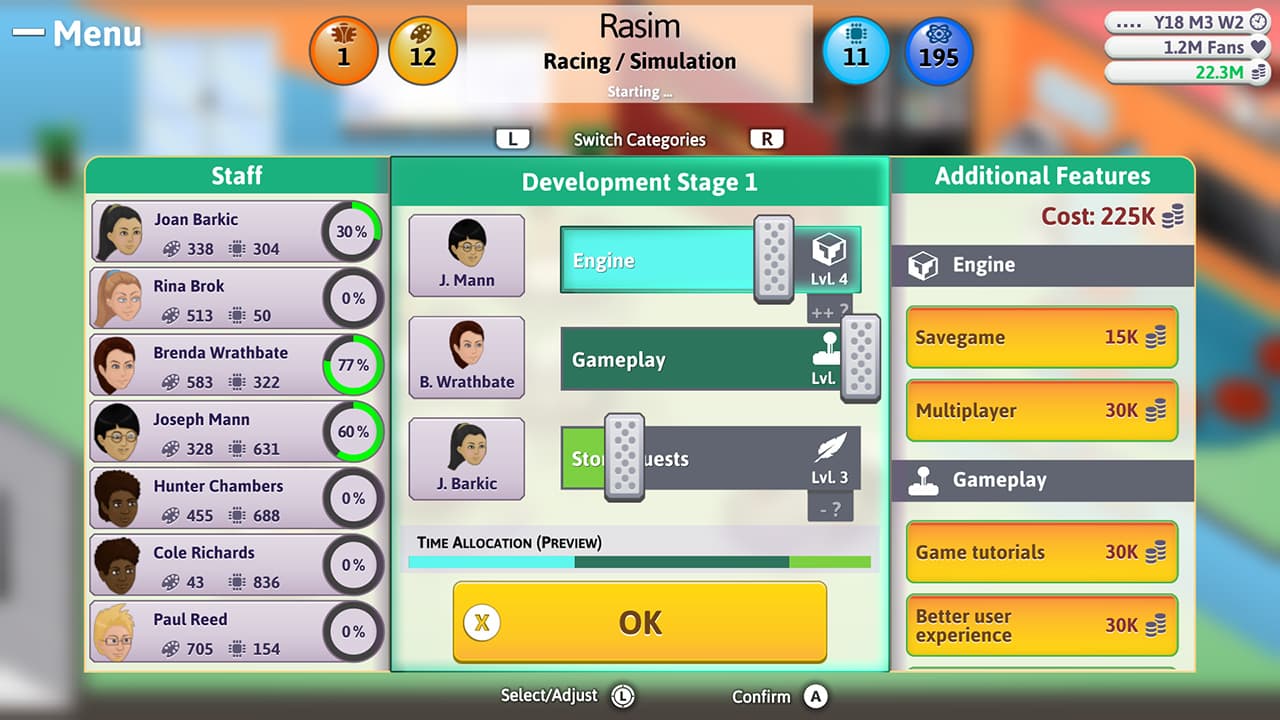Screen dimensions: 1280x720
Task: Click the fans heart icon near 1.2M
Action: click(1260, 47)
